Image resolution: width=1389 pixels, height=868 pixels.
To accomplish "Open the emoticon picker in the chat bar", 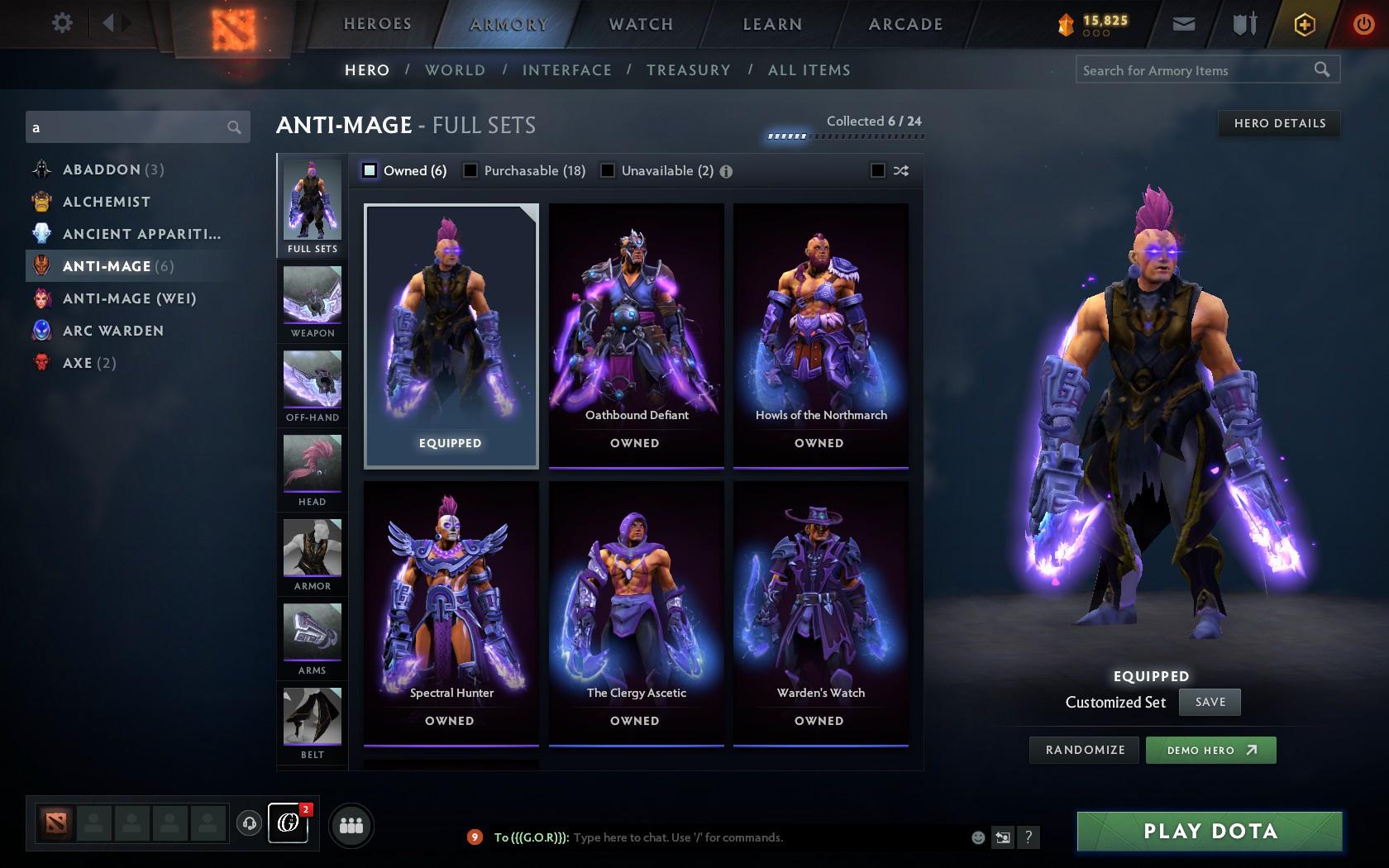I will (x=978, y=837).
